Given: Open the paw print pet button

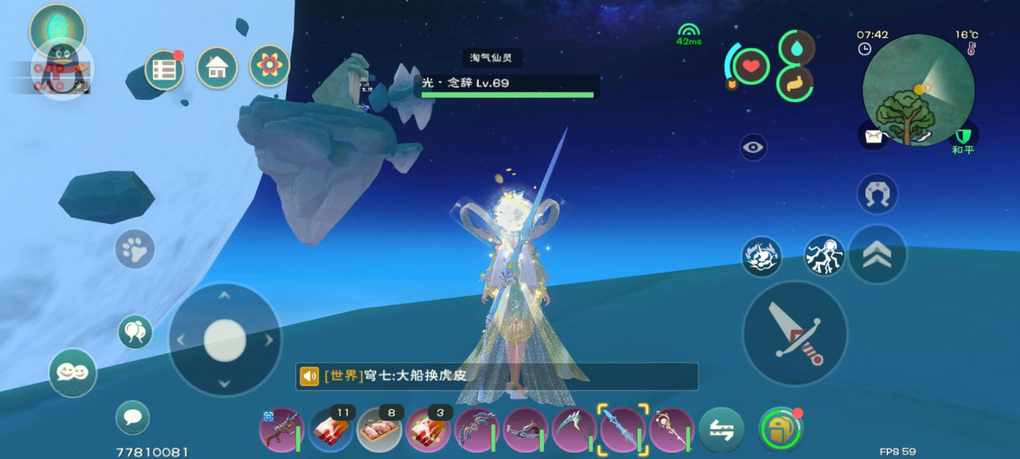Looking at the screenshot, I should pos(134,250).
